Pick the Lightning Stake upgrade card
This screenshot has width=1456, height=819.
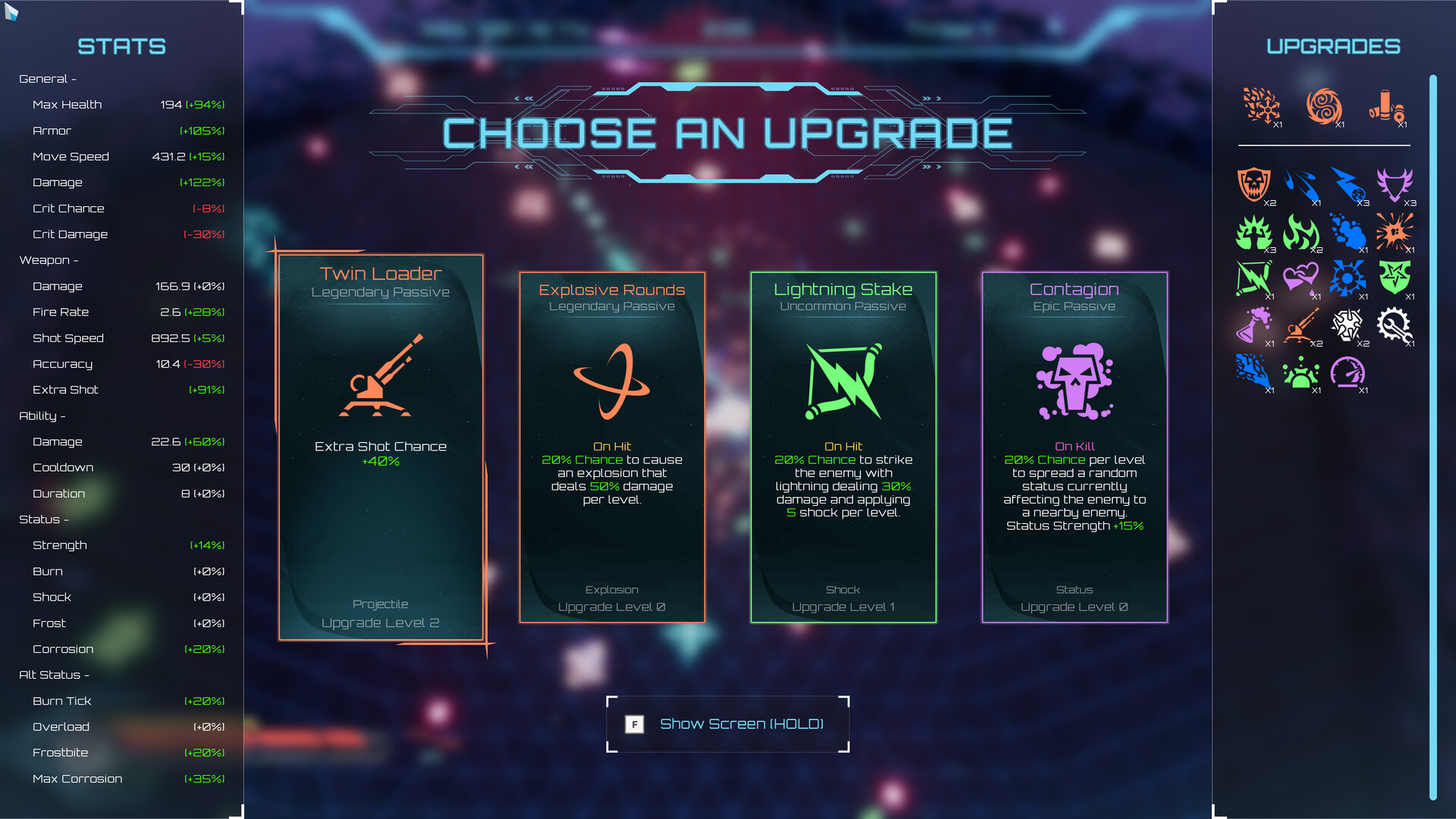(843, 447)
